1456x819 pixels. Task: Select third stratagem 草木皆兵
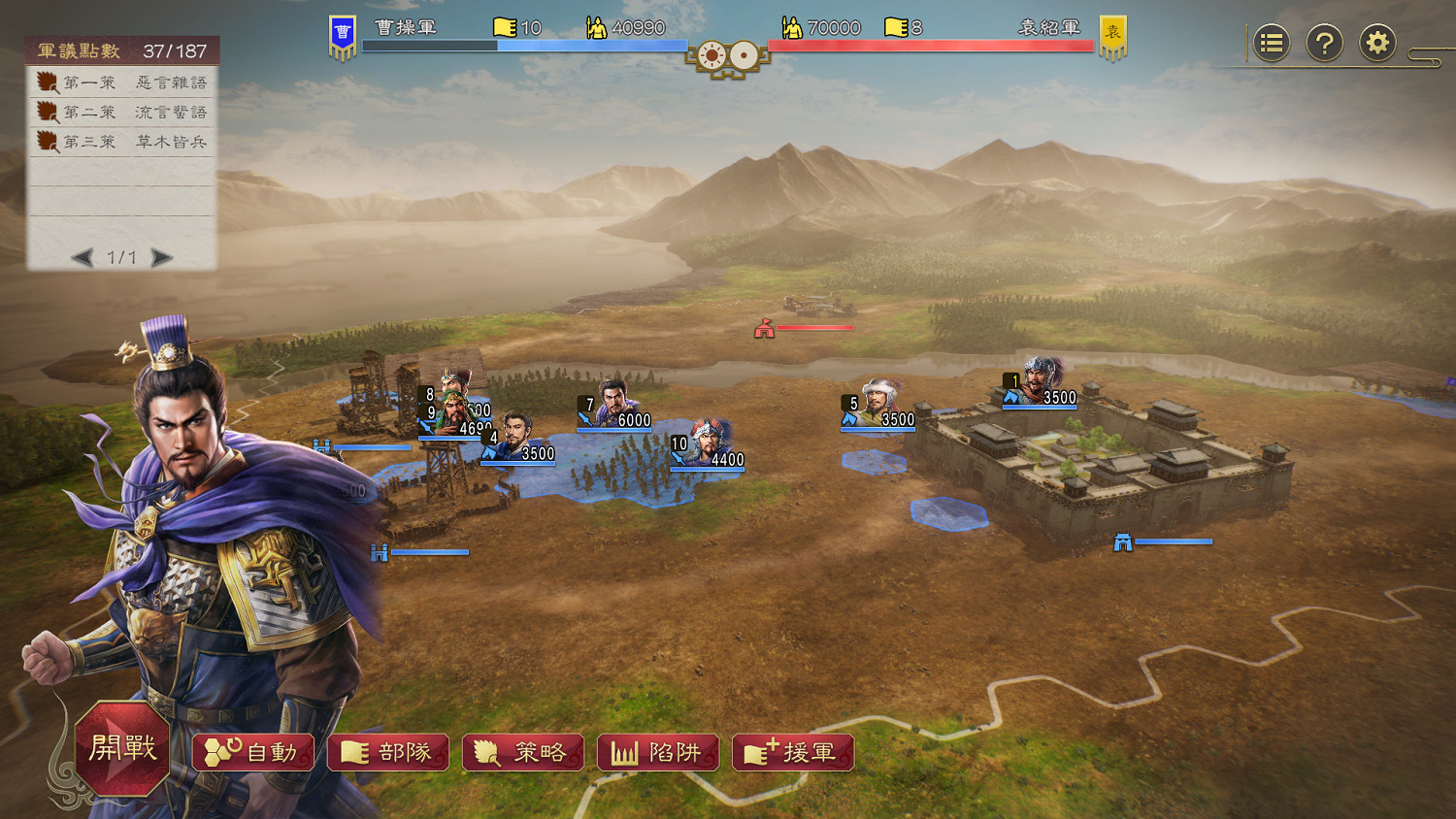pyautogui.click(x=121, y=142)
